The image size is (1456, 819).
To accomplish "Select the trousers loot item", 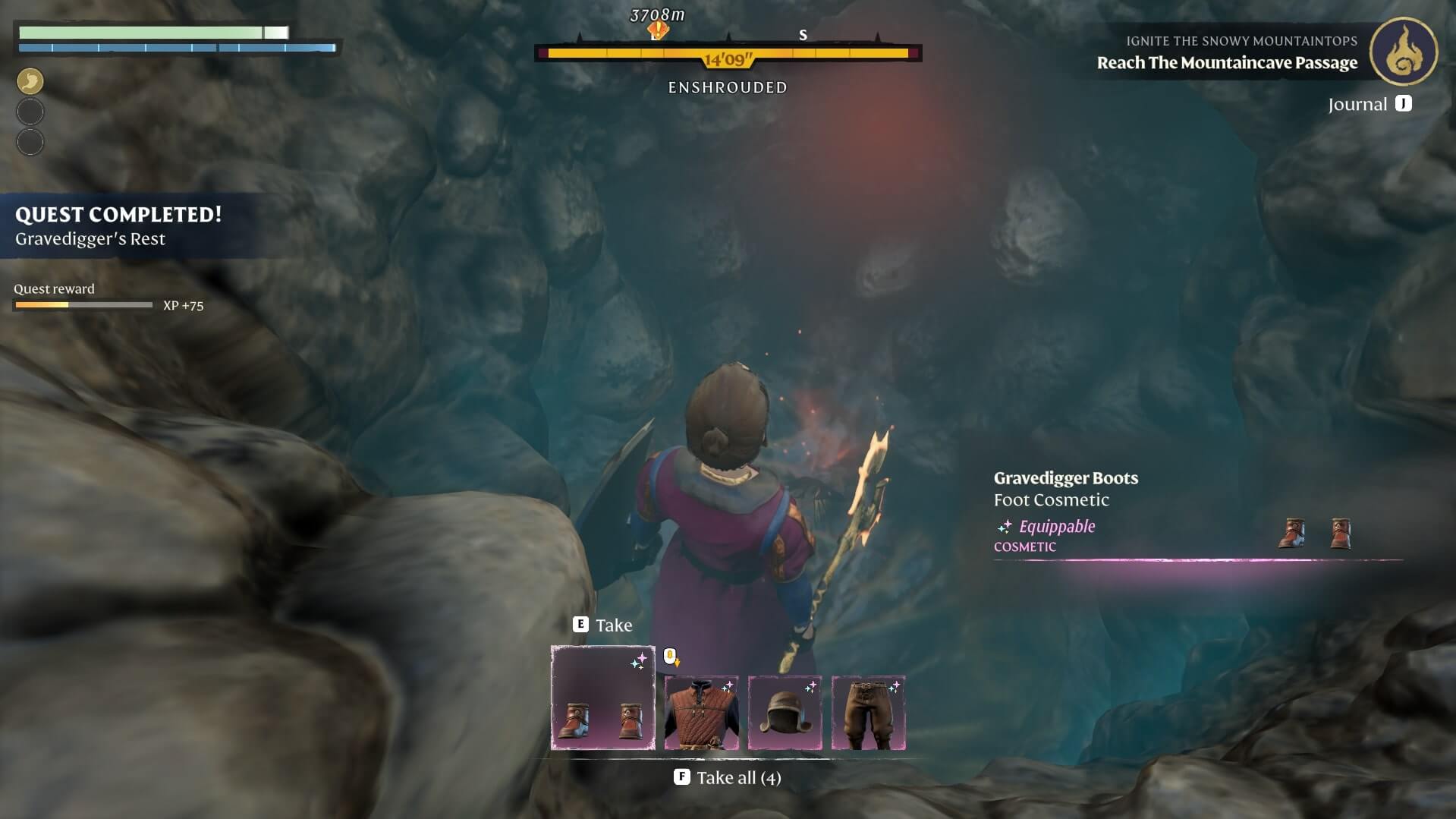I will tap(869, 712).
